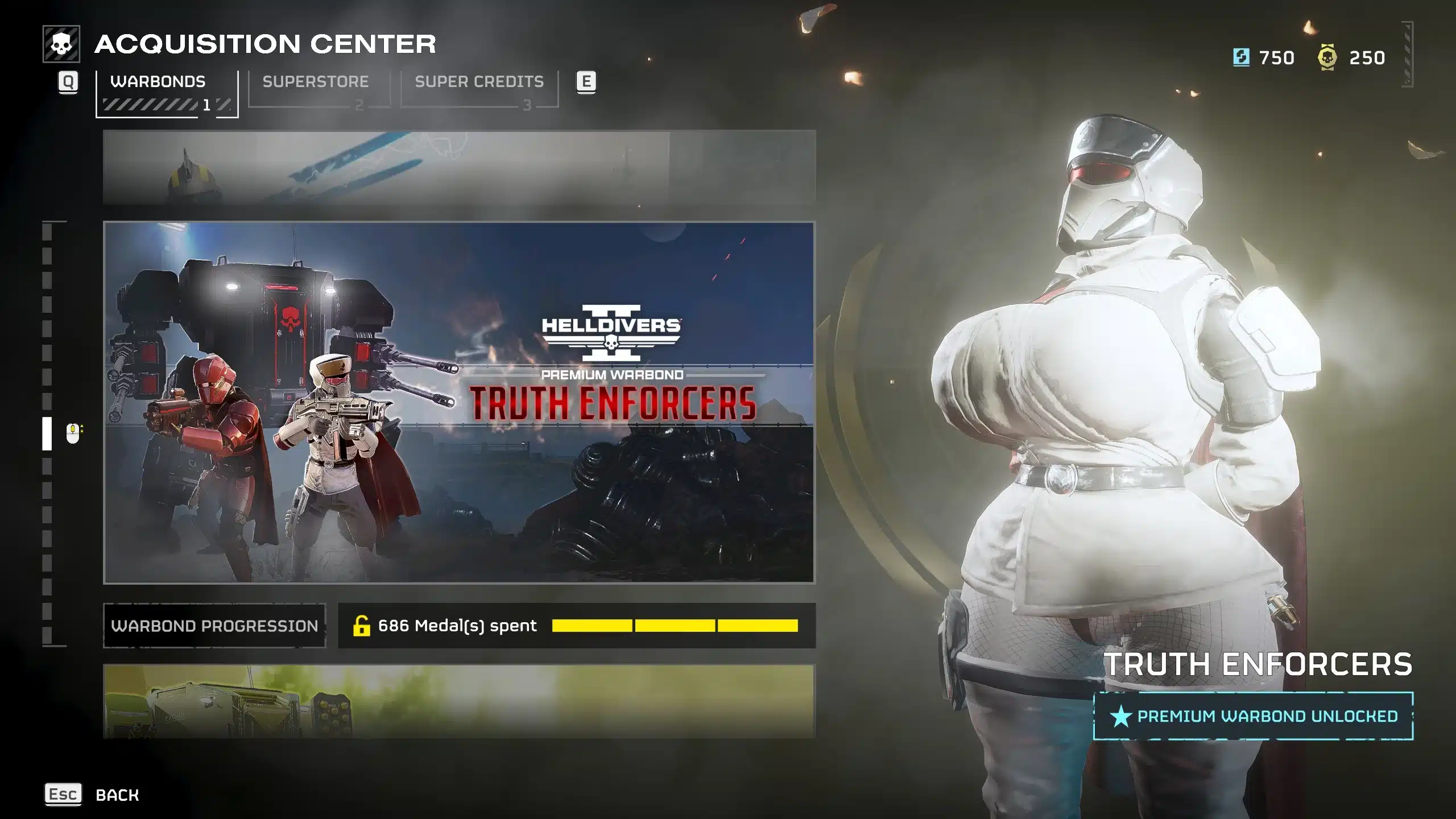Select the green warbond banner below
Image resolution: width=1456 pixels, height=819 pixels.
click(x=458, y=701)
